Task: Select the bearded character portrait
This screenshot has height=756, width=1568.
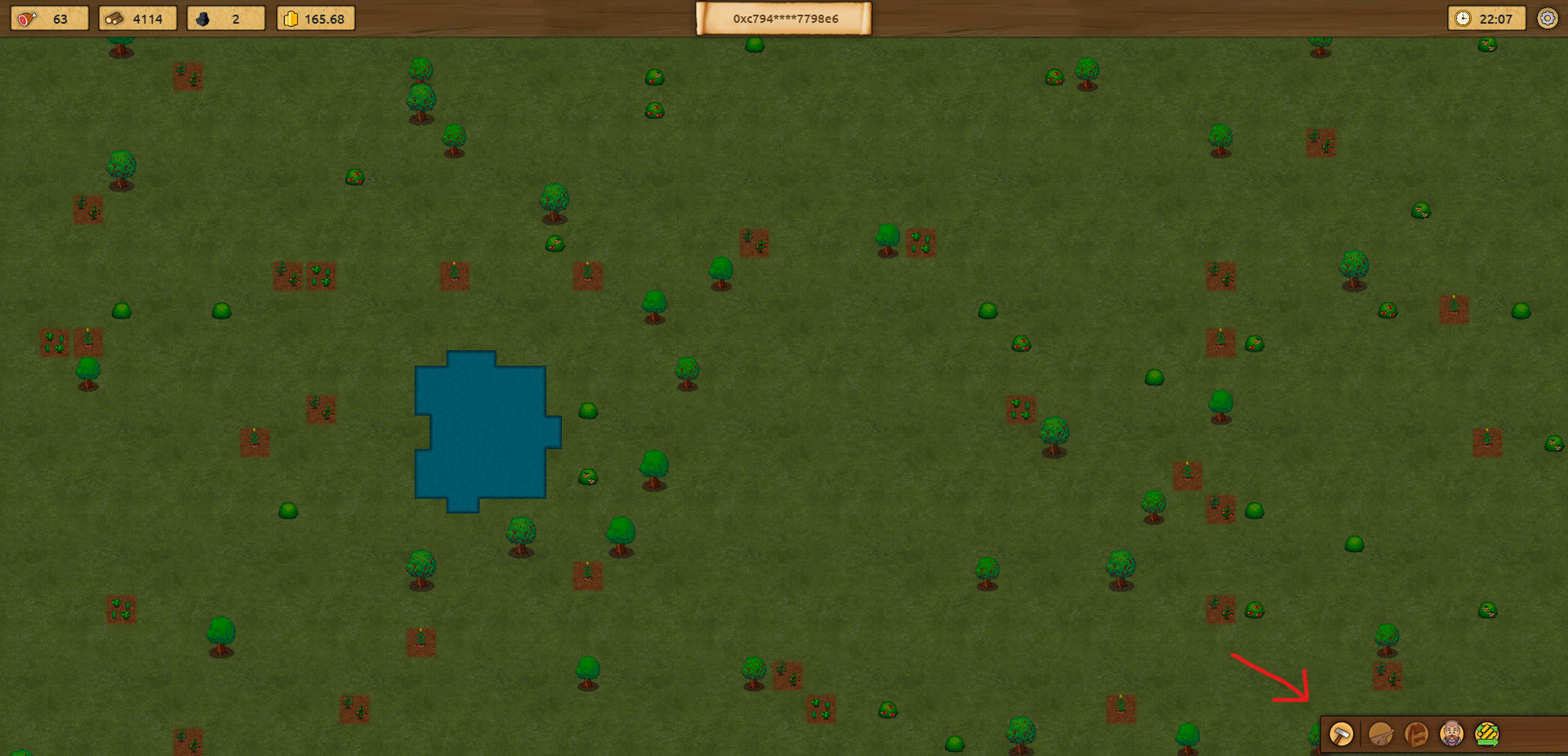Action: click(1451, 734)
